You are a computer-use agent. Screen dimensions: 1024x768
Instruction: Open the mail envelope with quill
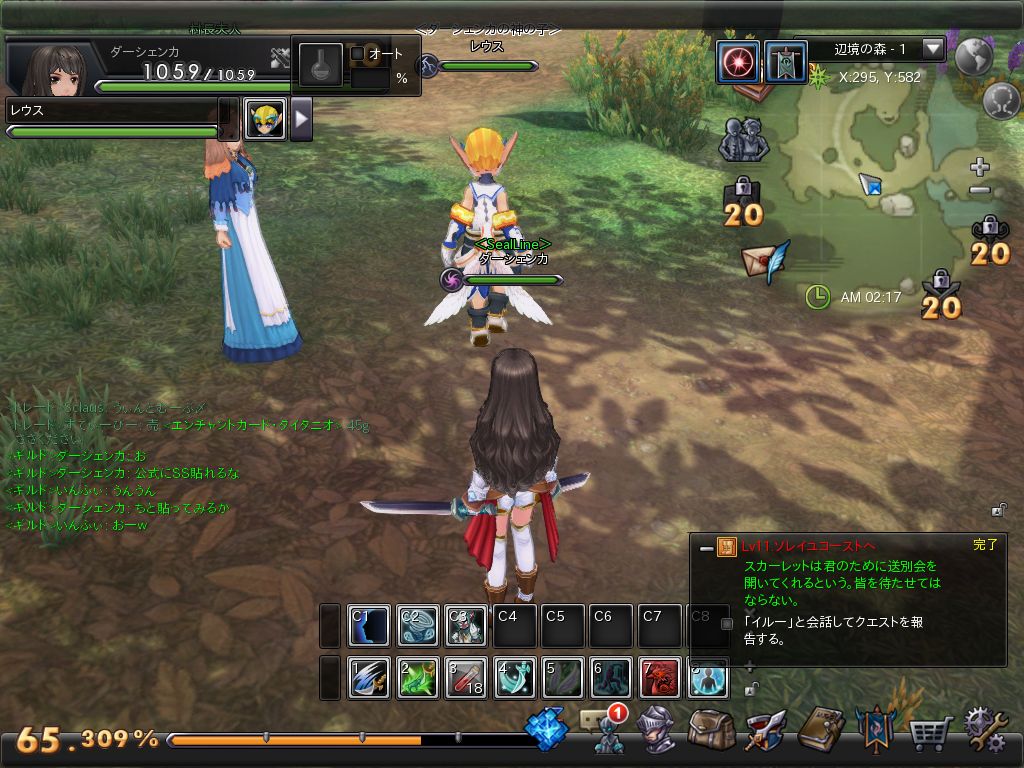click(765, 262)
